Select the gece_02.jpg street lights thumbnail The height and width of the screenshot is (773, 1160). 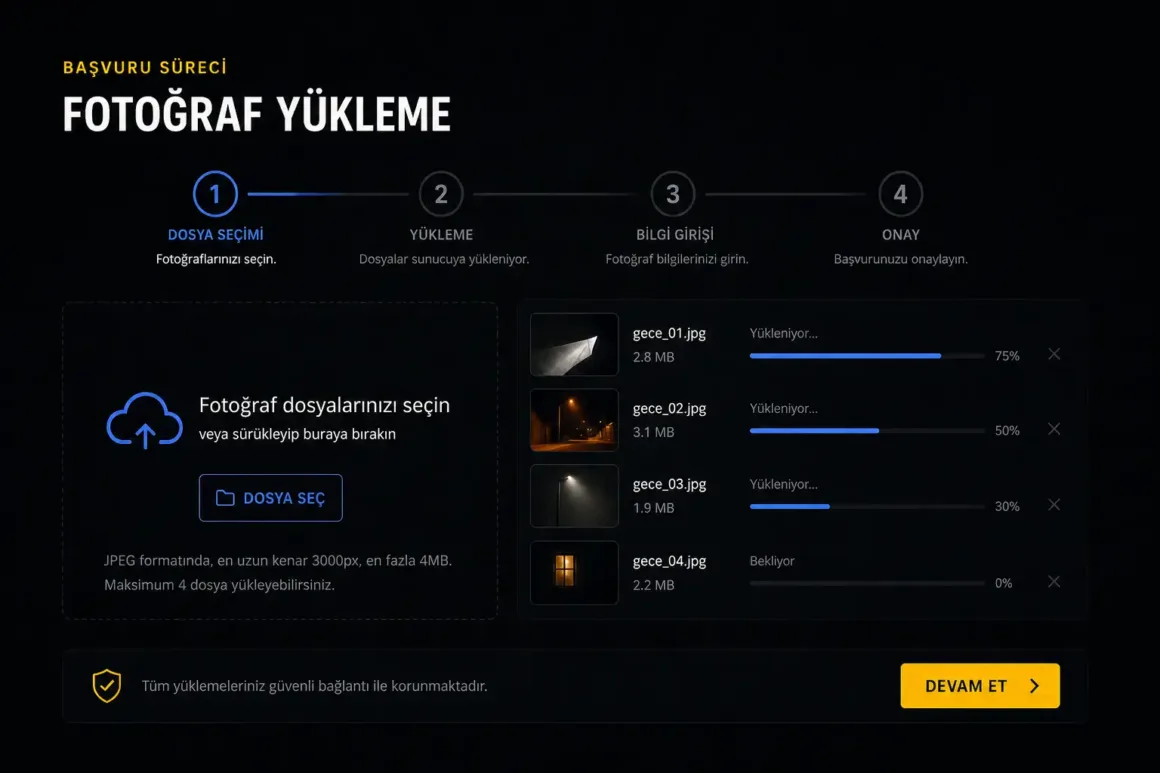click(574, 420)
